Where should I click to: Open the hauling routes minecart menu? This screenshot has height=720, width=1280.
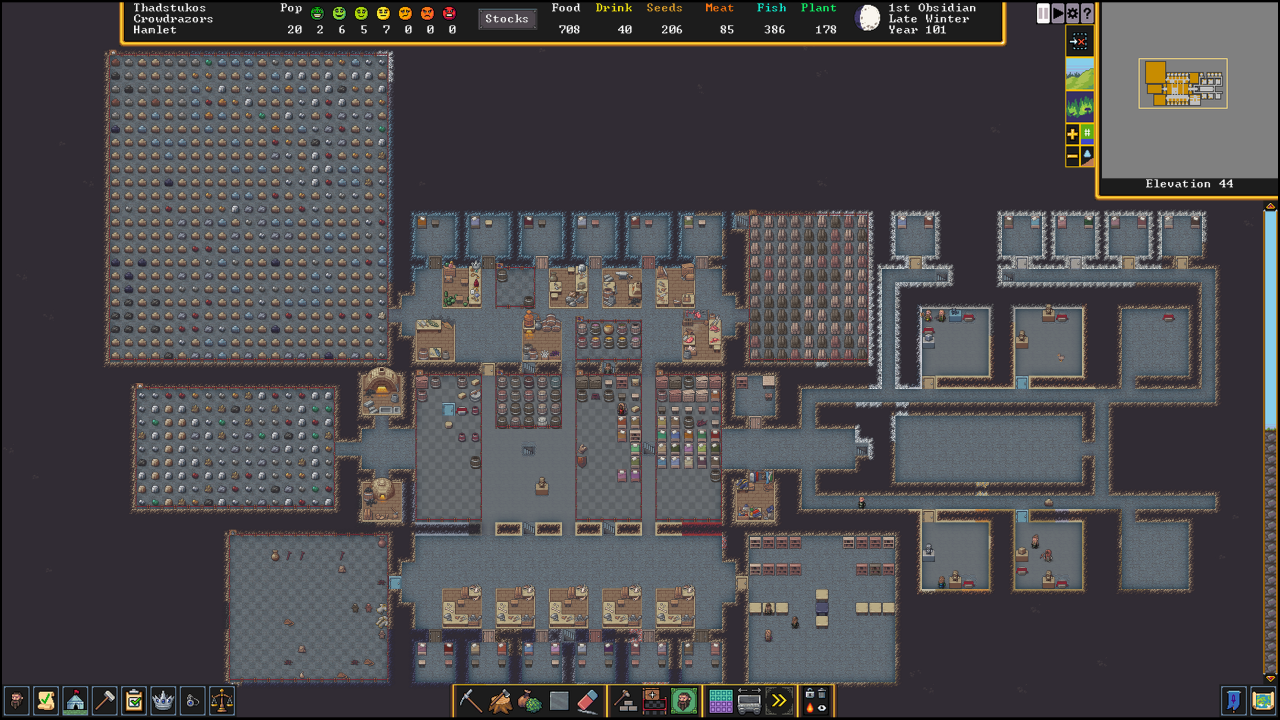coord(747,700)
